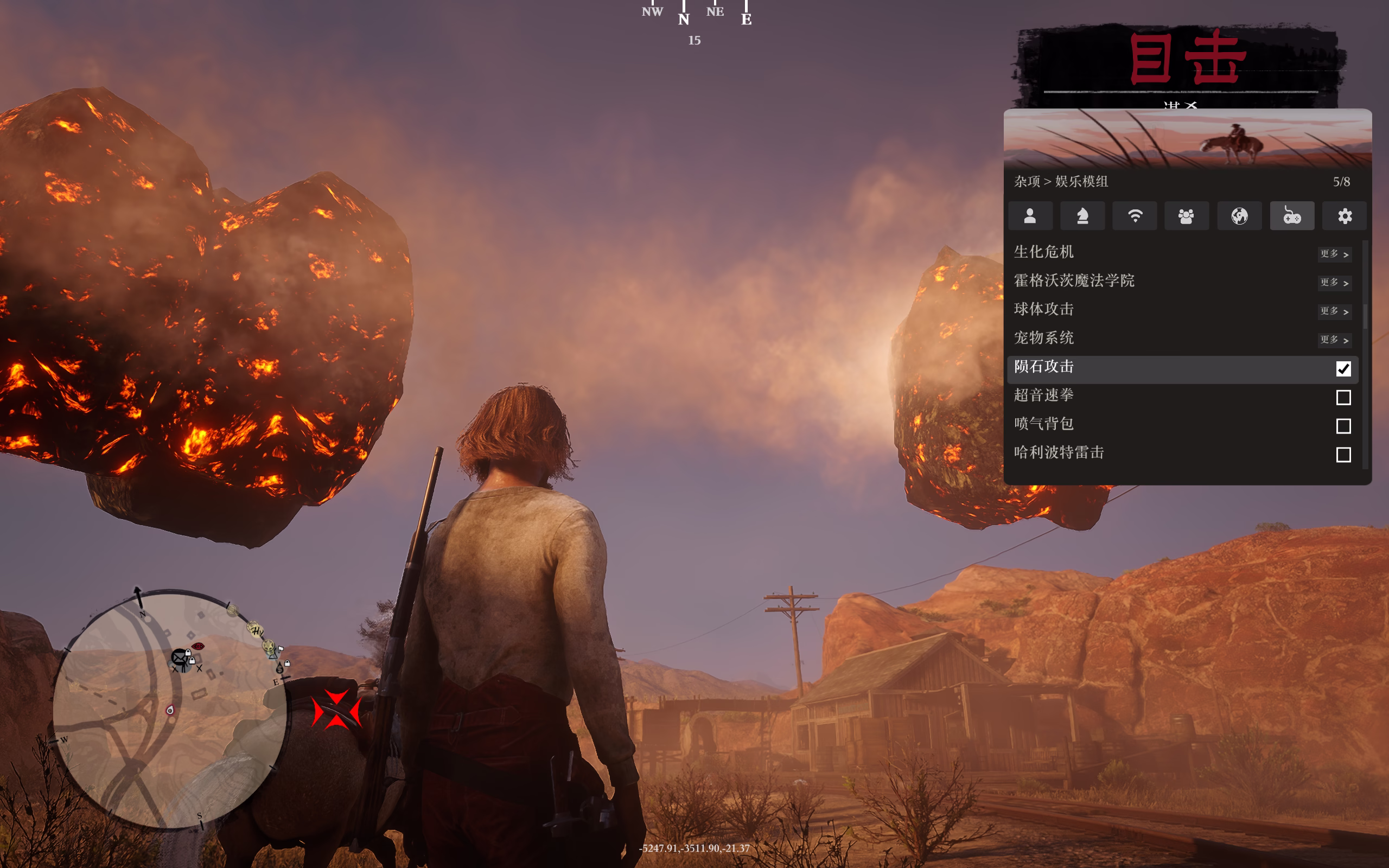This screenshot has width=1389, height=868.
Task: Switch to the player silhouette tab
Action: point(1030,216)
